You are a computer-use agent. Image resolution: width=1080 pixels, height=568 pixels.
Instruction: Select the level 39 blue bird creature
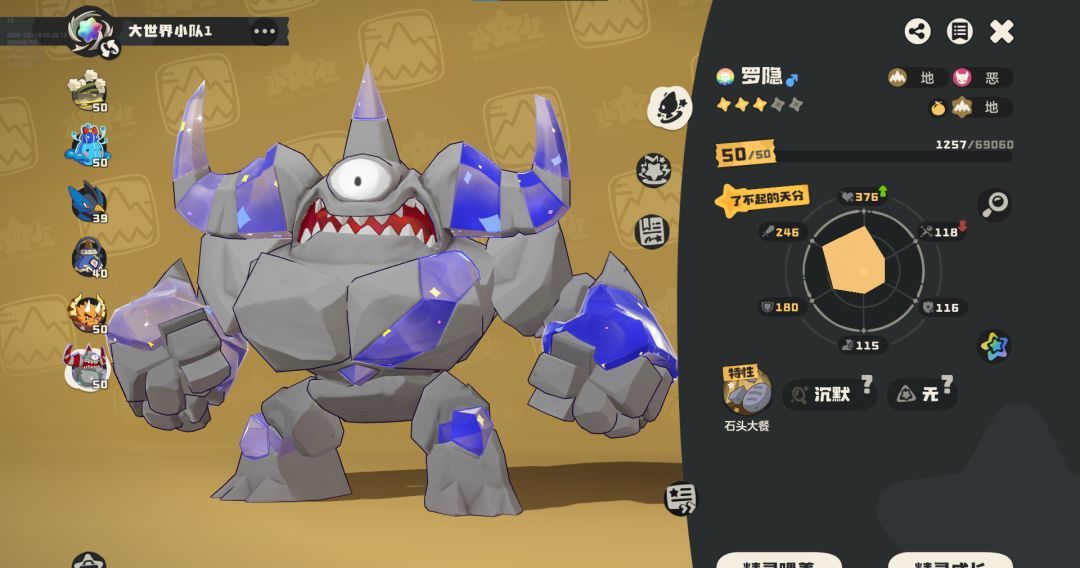(88, 203)
